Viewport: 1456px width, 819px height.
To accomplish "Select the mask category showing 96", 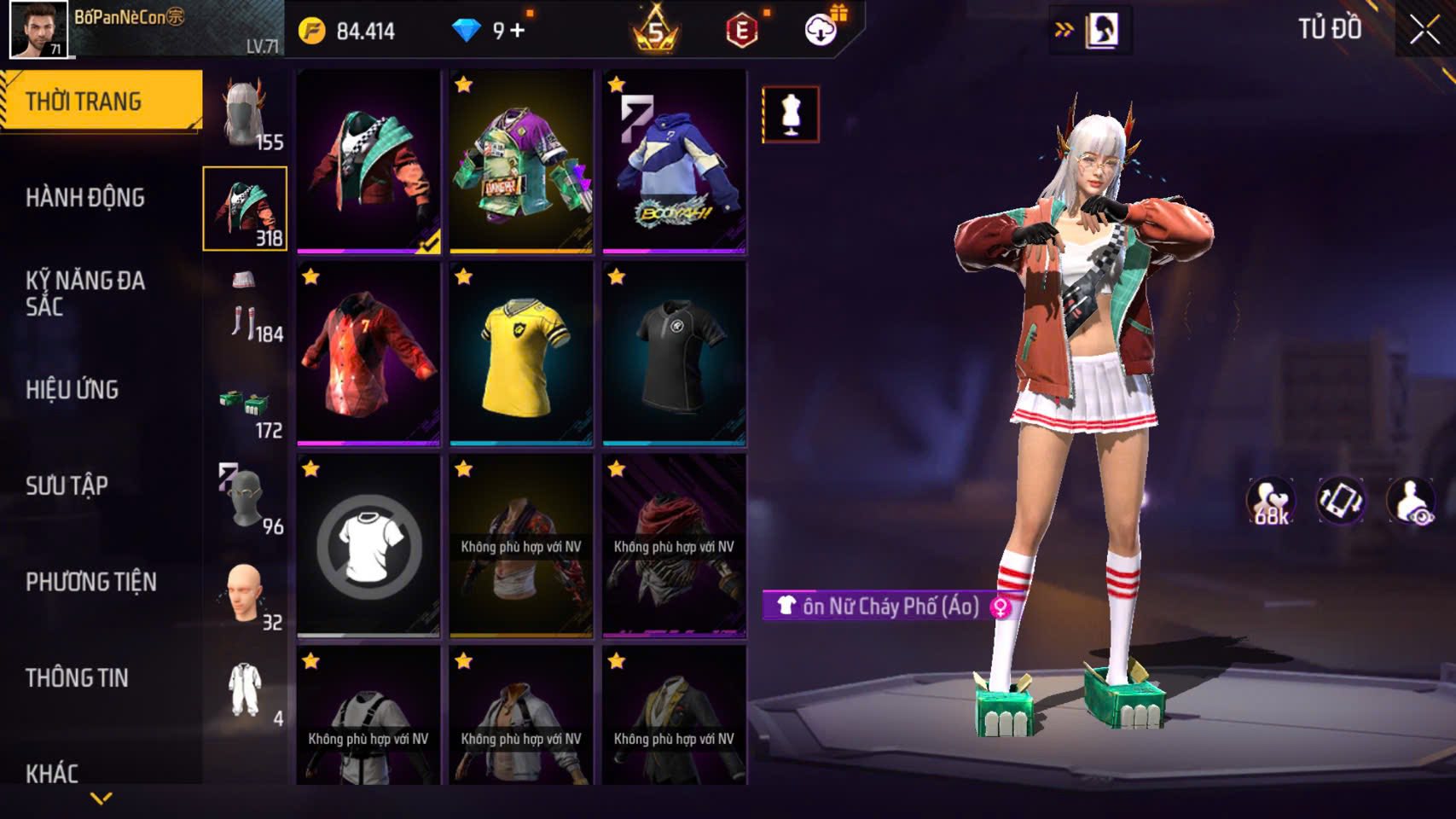I will 246,499.
